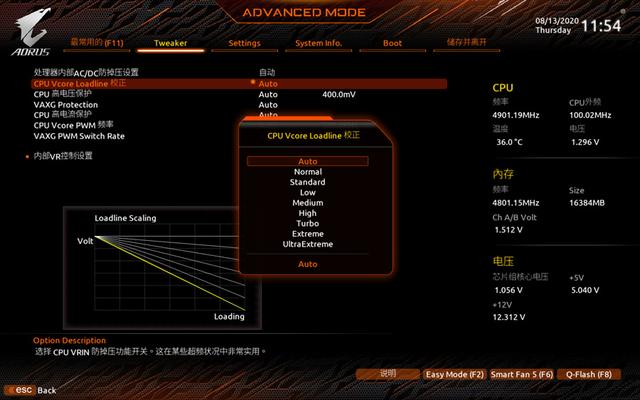Viewport: 640px width, 400px height.
Task: Set loadline to UltraExtreme
Action: (308, 244)
